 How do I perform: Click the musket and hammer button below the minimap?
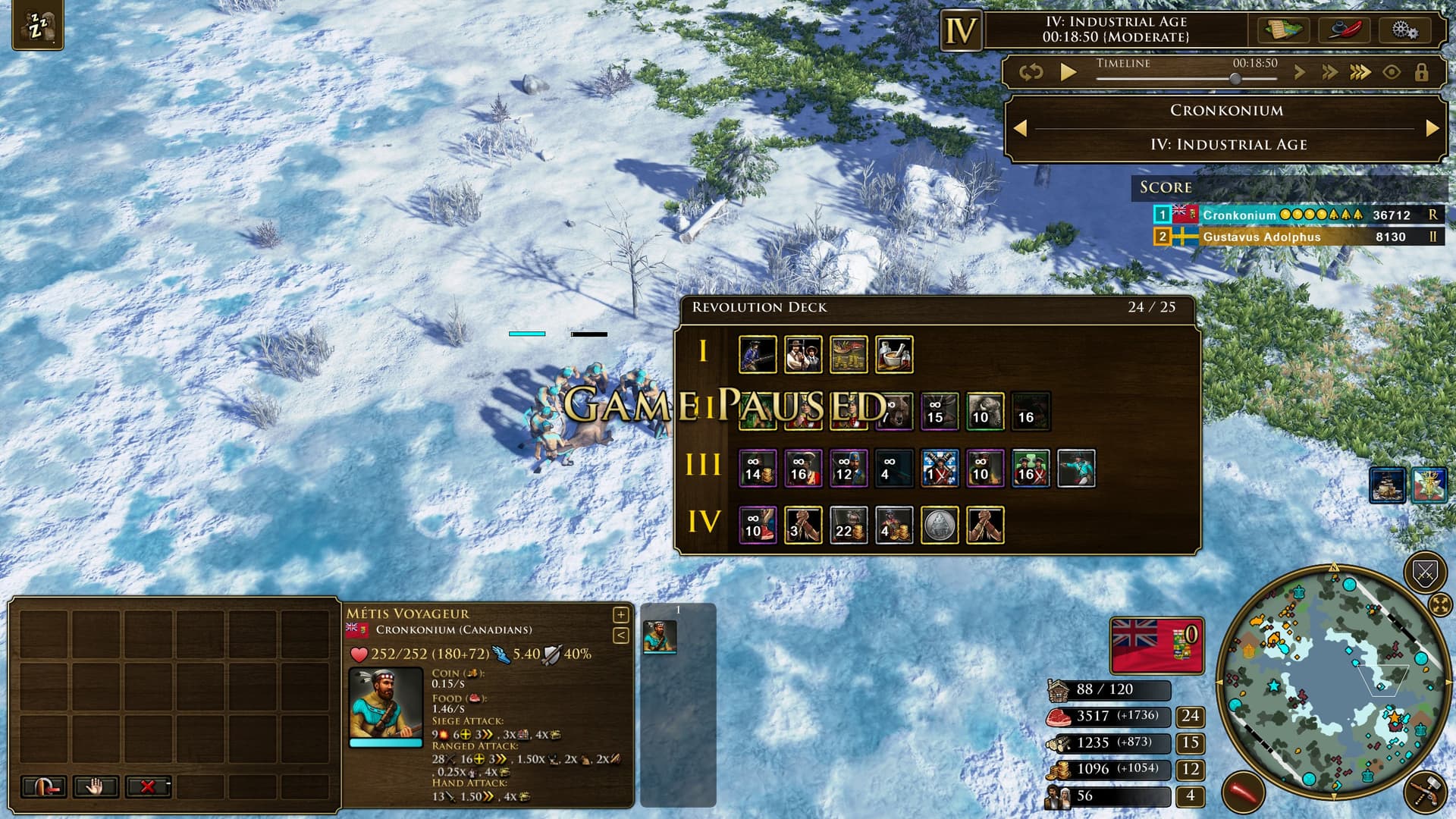[x=1426, y=792]
